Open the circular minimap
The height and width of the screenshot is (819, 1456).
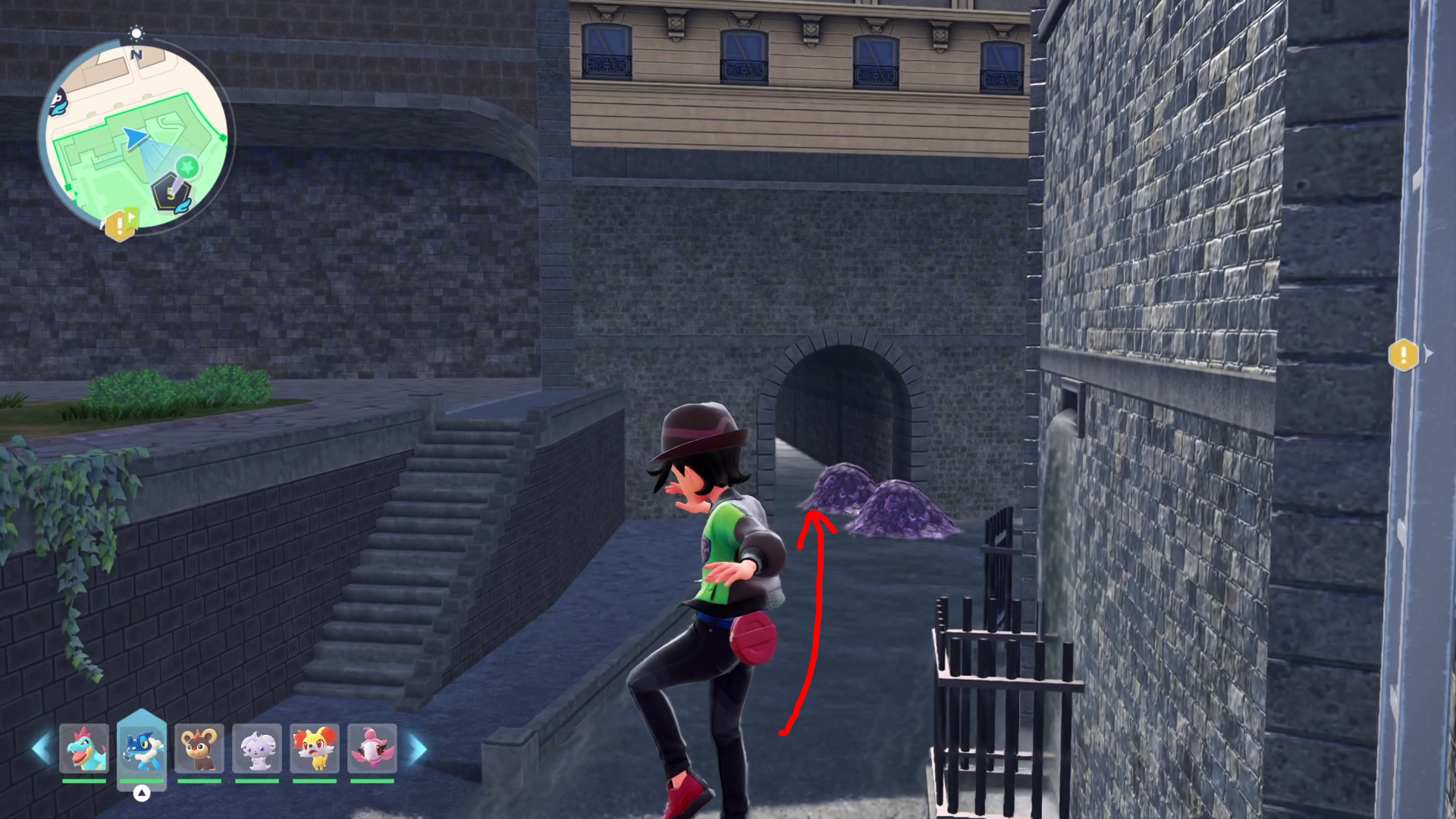point(136,136)
